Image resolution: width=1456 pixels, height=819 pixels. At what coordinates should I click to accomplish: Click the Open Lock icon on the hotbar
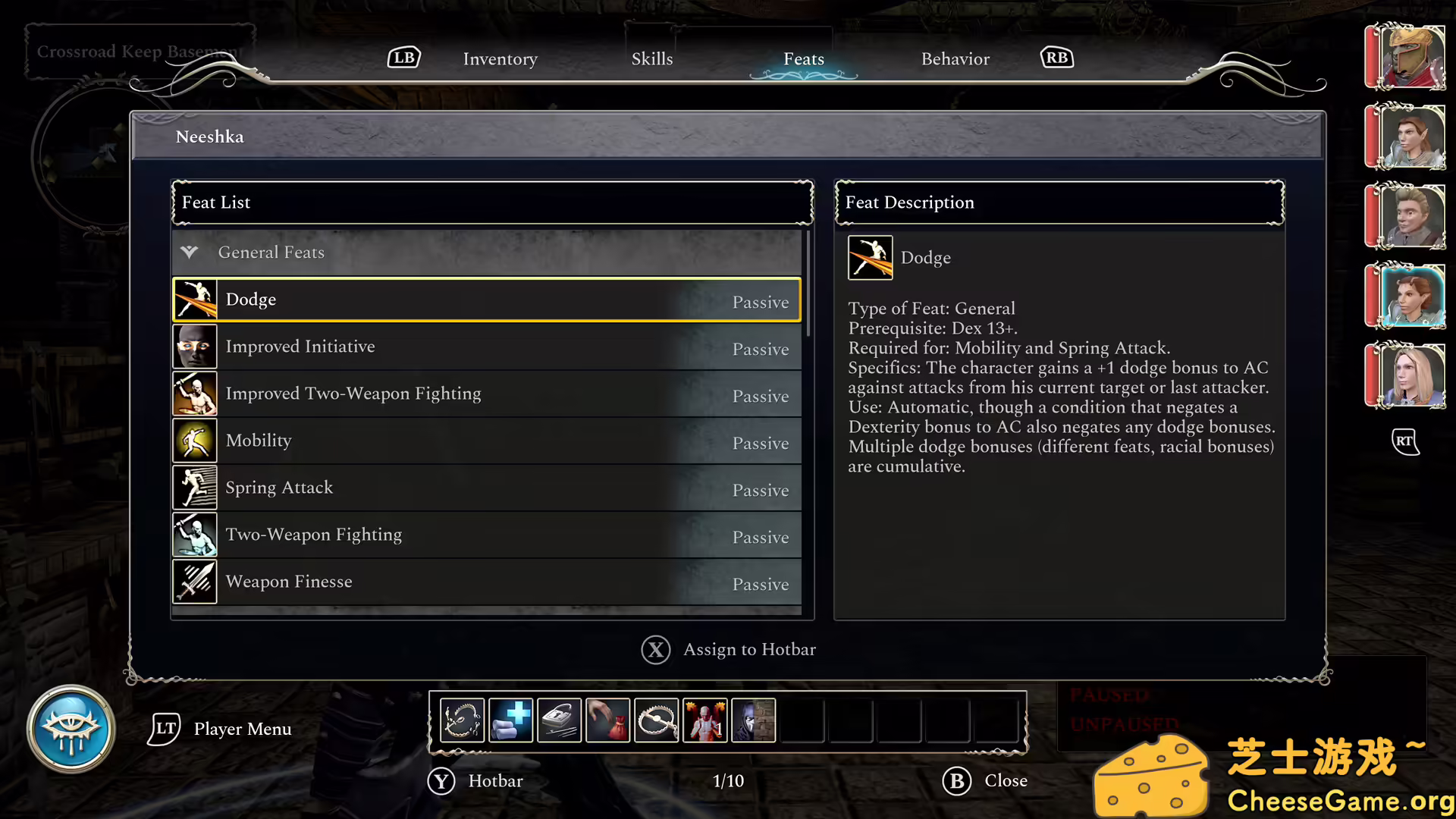tap(559, 720)
